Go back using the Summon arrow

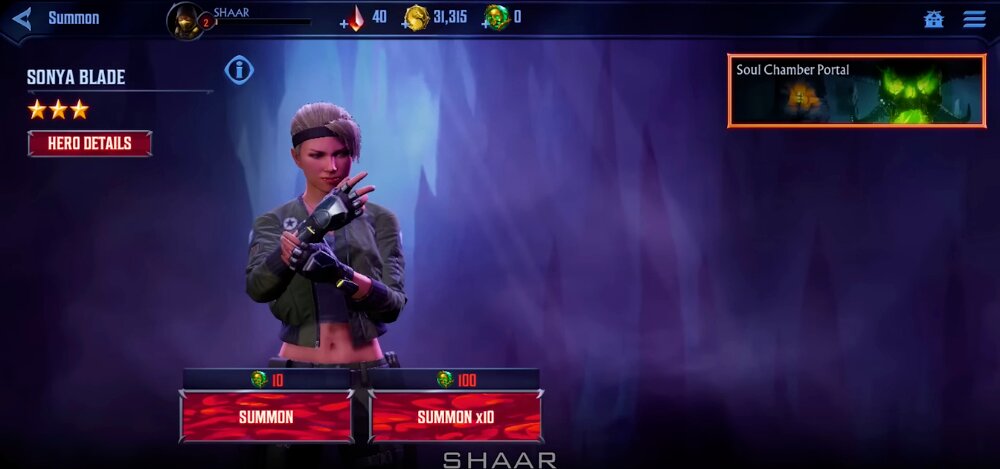23,18
